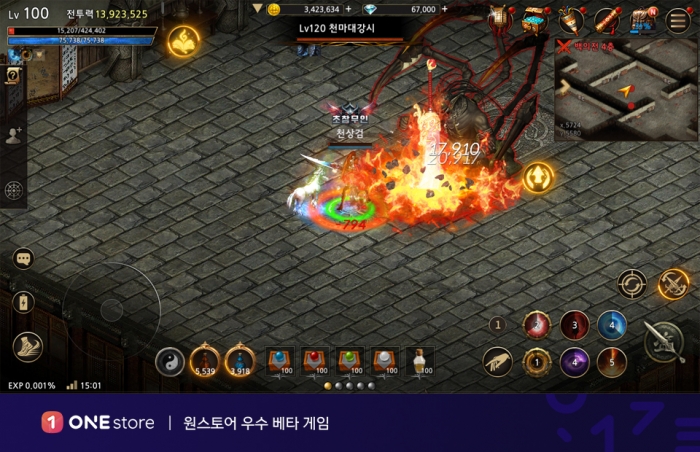This screenshot has height=452, width=700.
Task: Open the backpack inventory icon
Action: click(641, 19)
